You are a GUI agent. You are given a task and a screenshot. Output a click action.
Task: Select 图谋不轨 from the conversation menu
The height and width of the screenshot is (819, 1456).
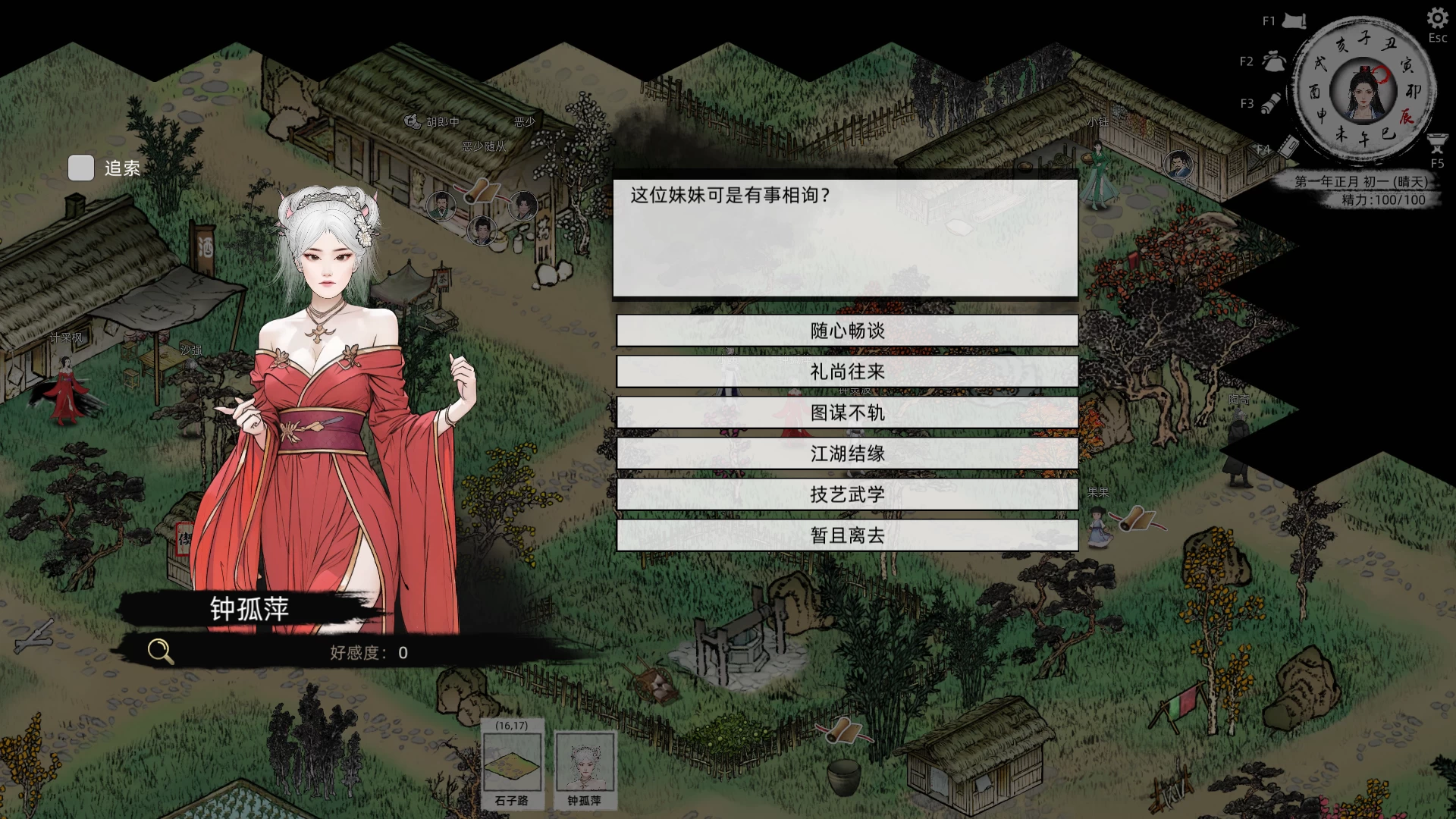pos(847,413)
